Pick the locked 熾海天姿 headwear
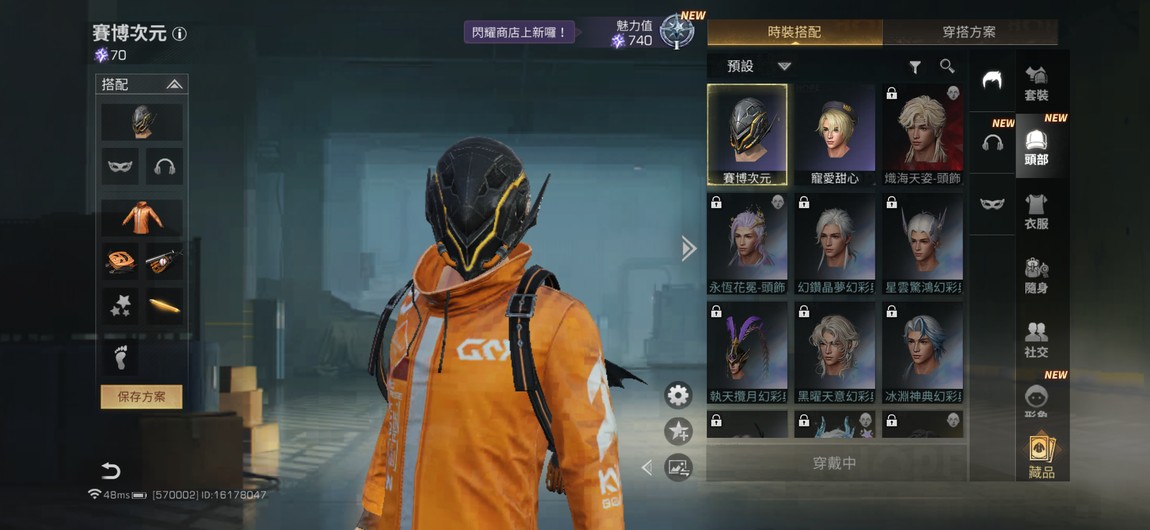Image resolution: width=1150 pixels, height=530 pixels. tap(922, 135)
